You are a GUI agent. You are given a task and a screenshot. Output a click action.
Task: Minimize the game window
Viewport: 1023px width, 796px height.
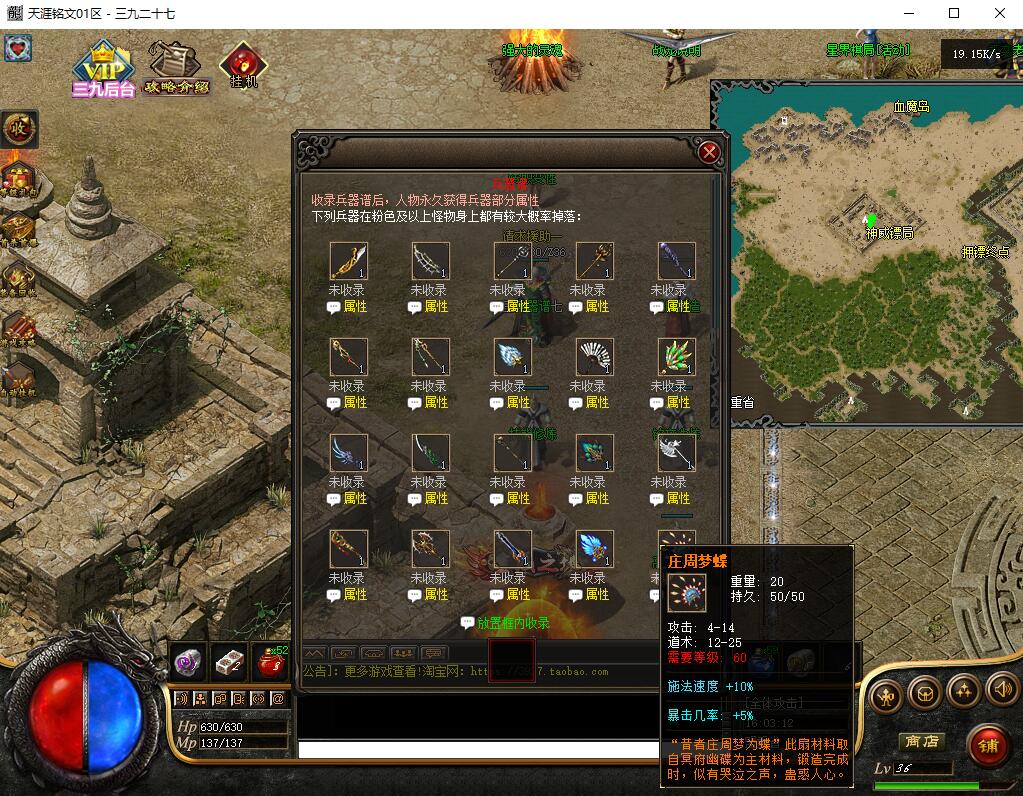tap(909, 13)
